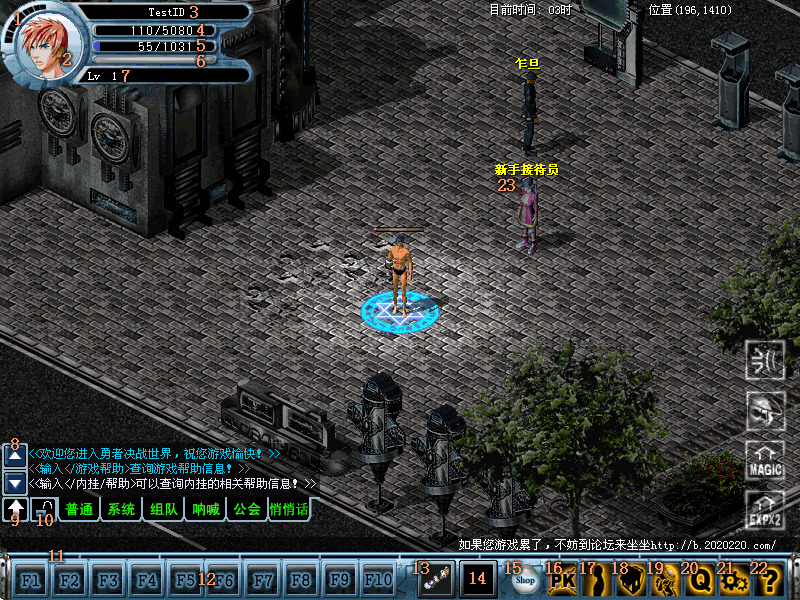Select the 普通 chat tab
The width and height of the screenshot is (800, 600).
click(78, 509)
